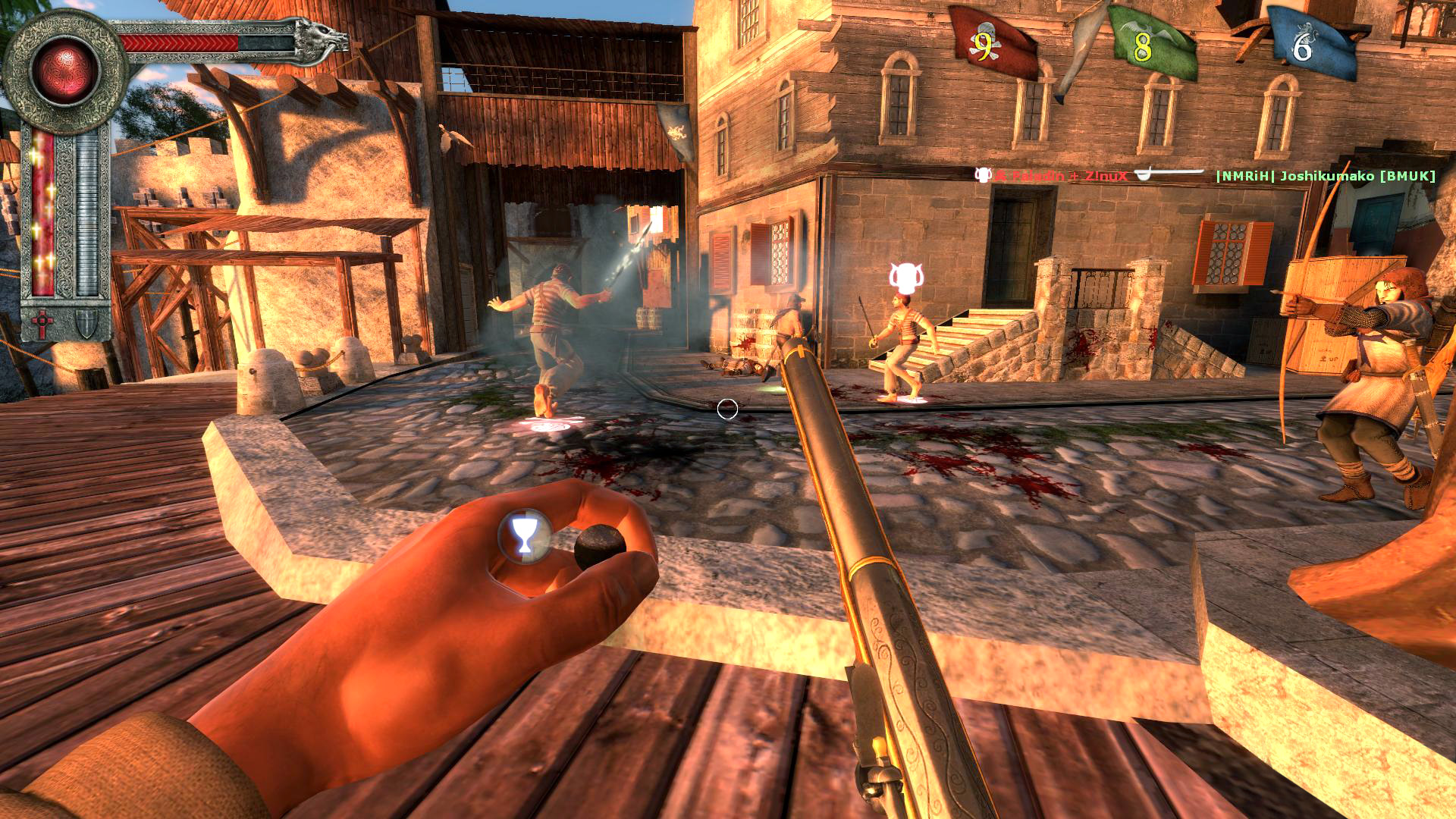Click the red orb emblem

pos(65,71)
